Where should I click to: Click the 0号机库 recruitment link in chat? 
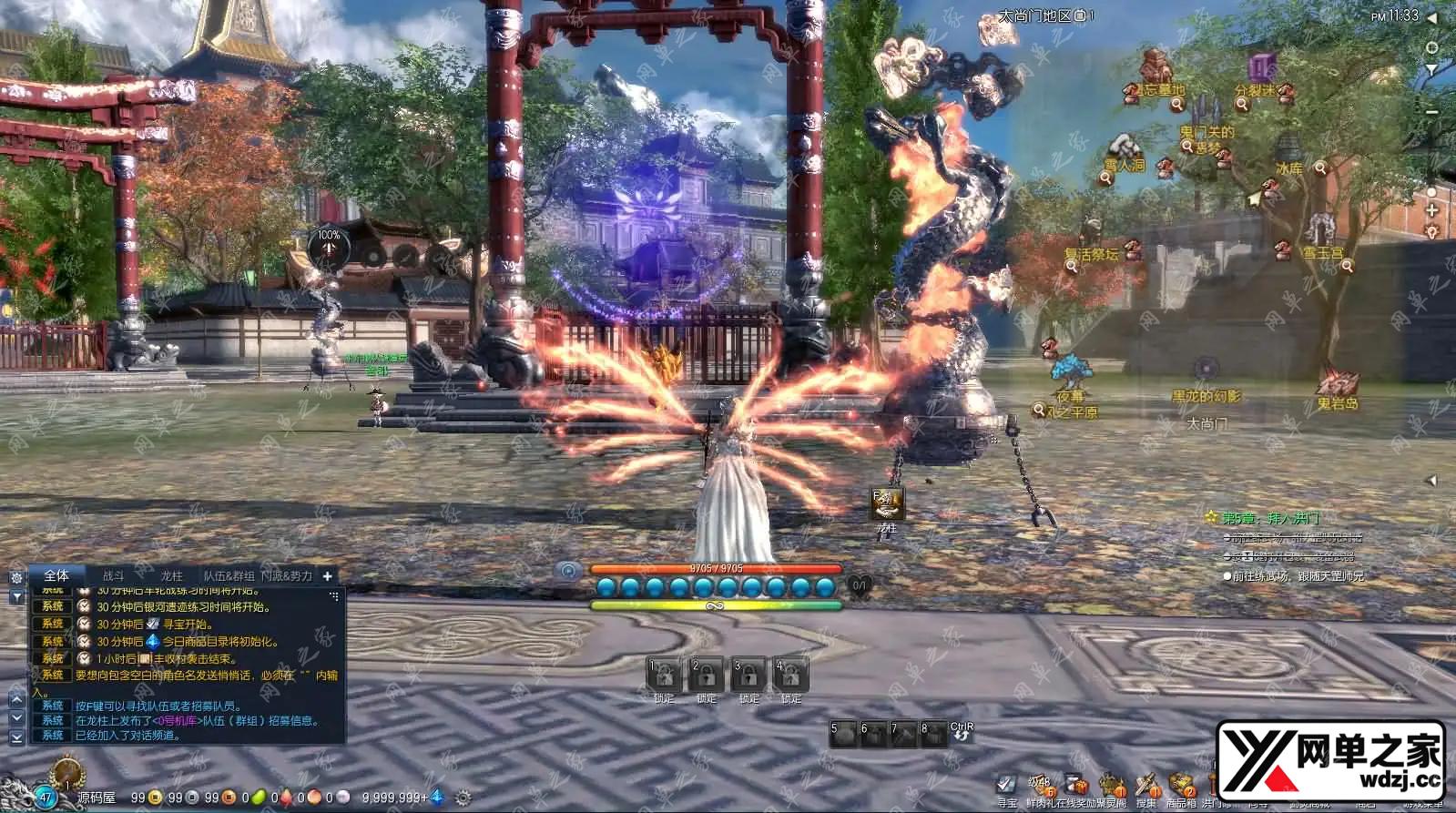point(174,720)
